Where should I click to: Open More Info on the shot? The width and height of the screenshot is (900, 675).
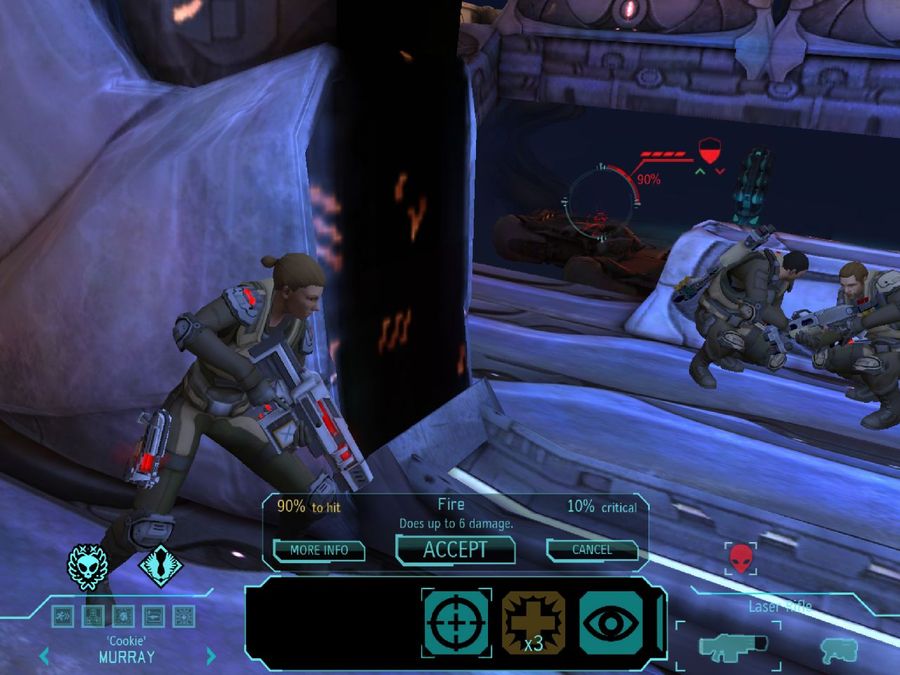tap(319, 550)
